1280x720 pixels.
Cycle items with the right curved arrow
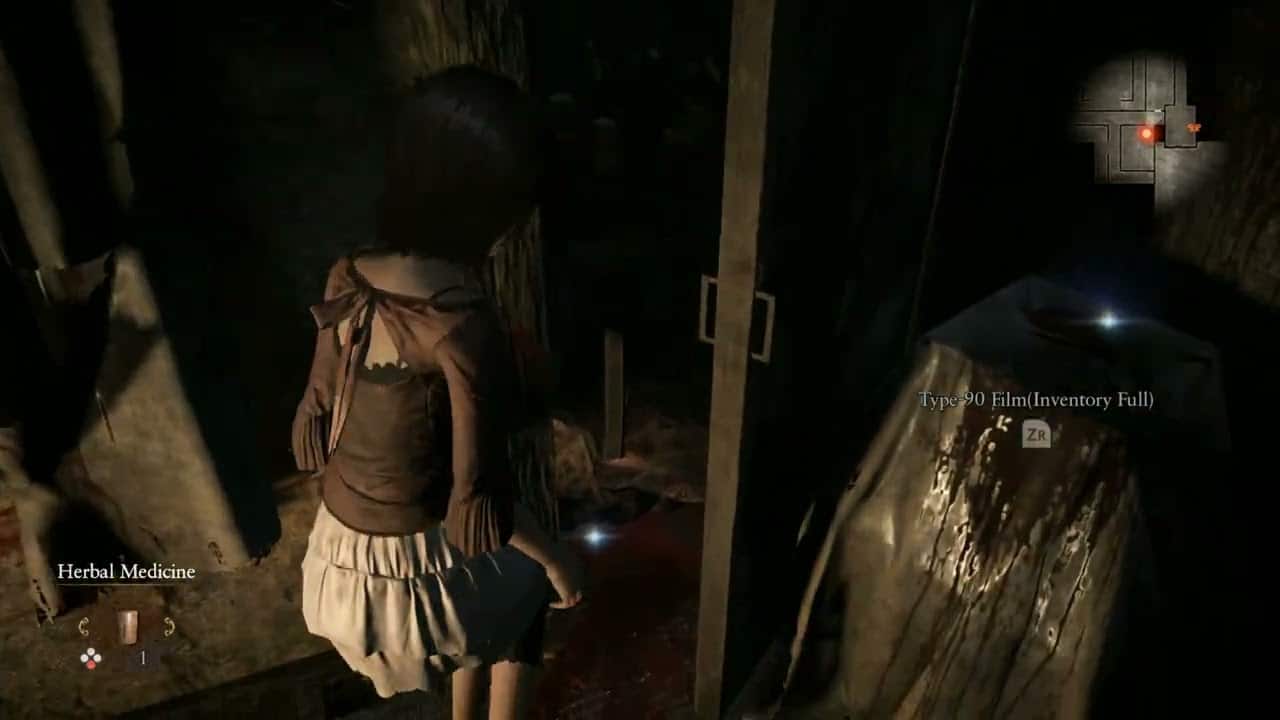[x=168, y=626]
